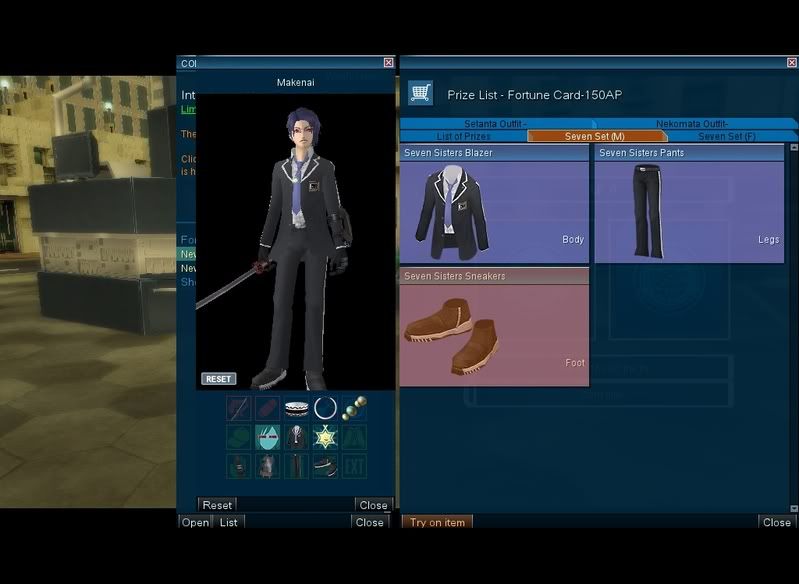Choose the Seven Sisters Pants item
Screen dimensions: 799x584
pos(689,206)
